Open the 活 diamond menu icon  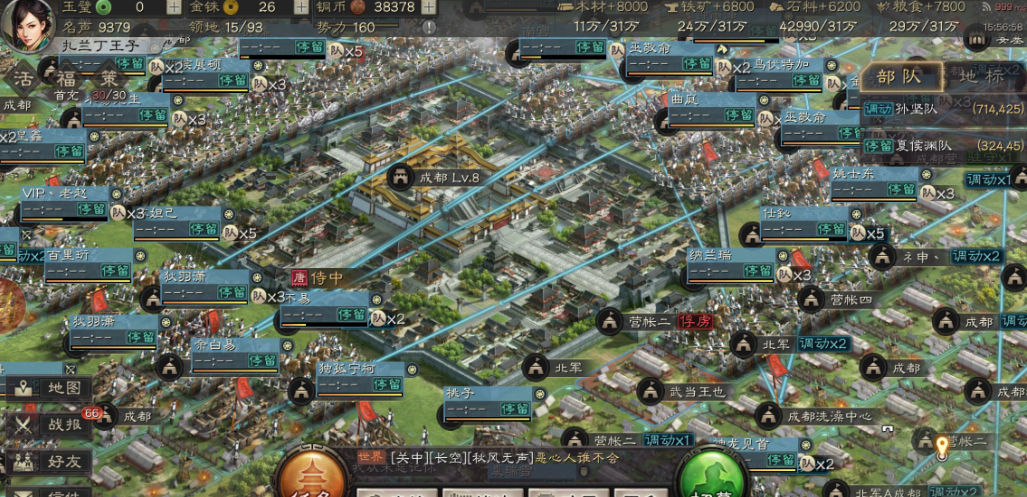tap(22, 79)
